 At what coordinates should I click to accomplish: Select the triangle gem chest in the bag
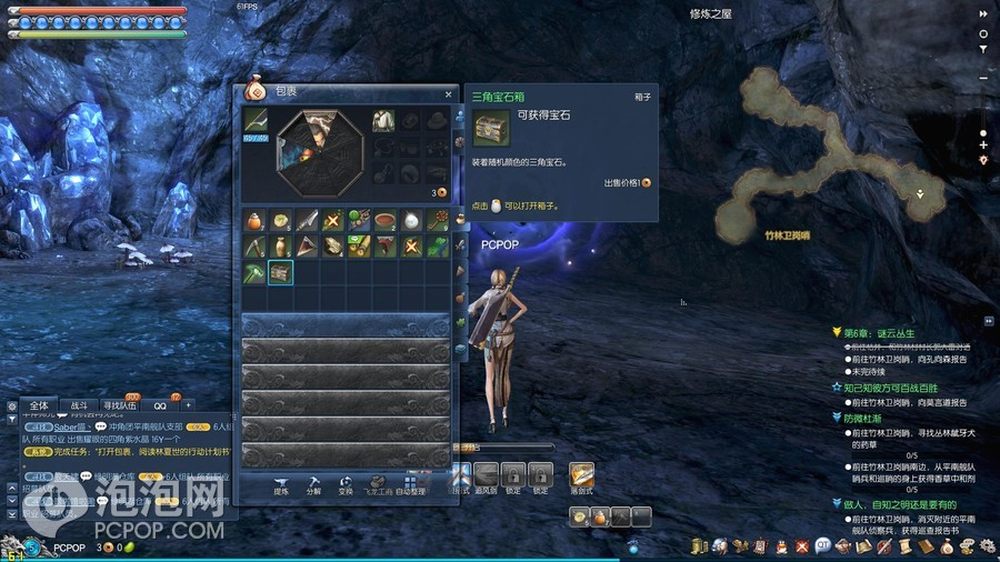(x=281, y=271)
